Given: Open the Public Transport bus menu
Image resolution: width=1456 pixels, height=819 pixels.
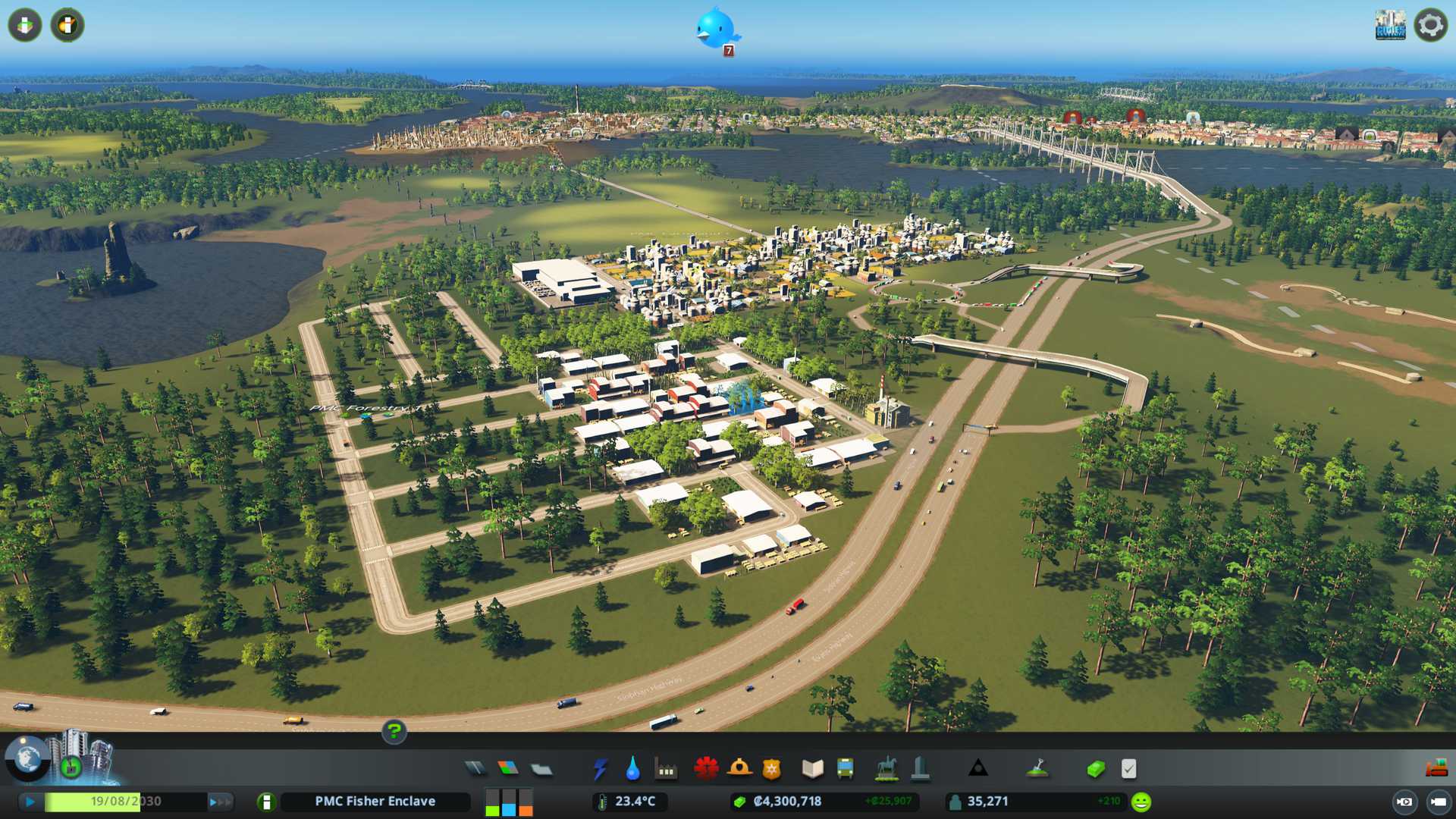Looking at the screenshot, I should 845,769.
